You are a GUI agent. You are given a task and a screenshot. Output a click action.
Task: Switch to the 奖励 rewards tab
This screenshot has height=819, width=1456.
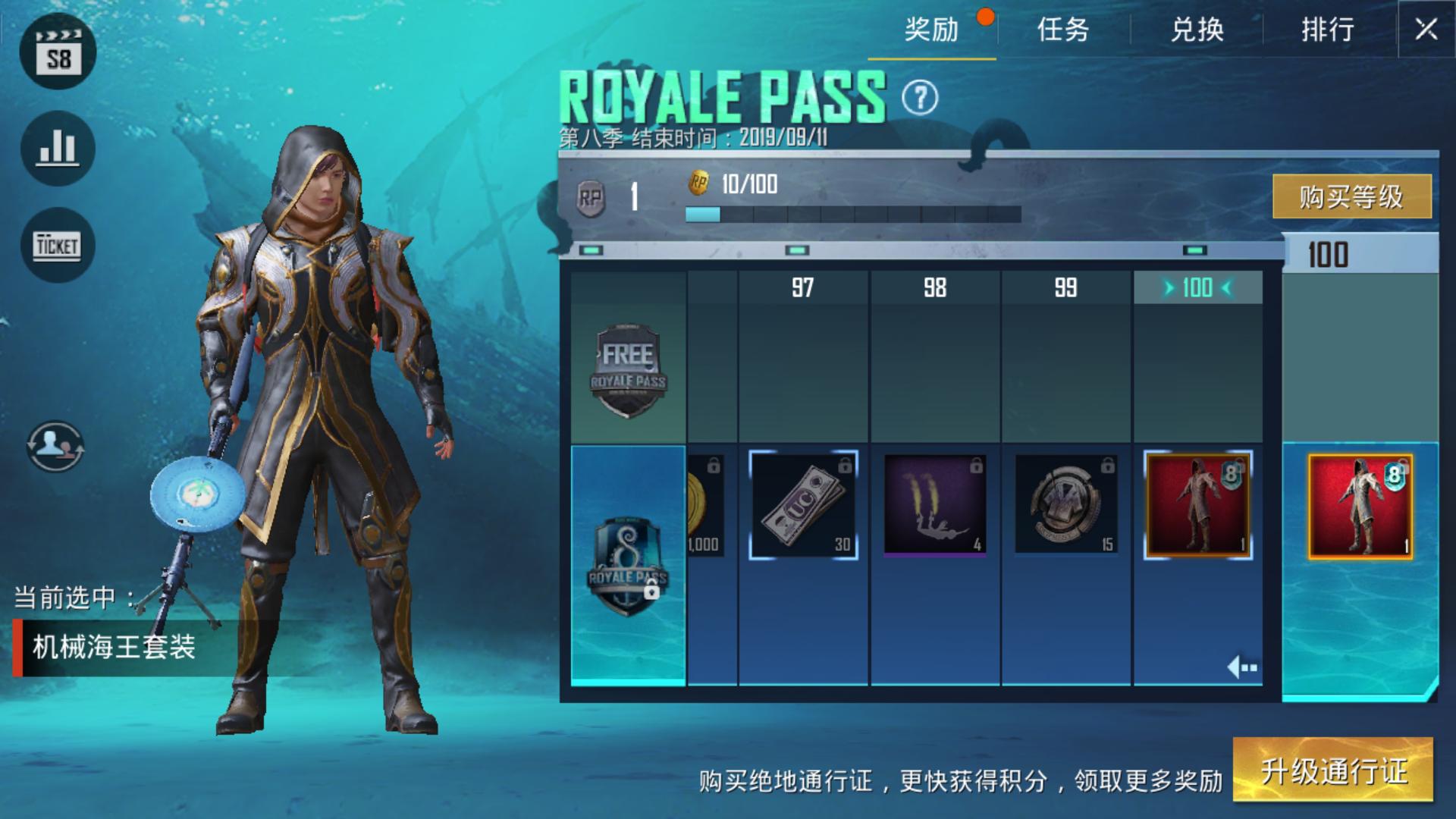point(931,30)
